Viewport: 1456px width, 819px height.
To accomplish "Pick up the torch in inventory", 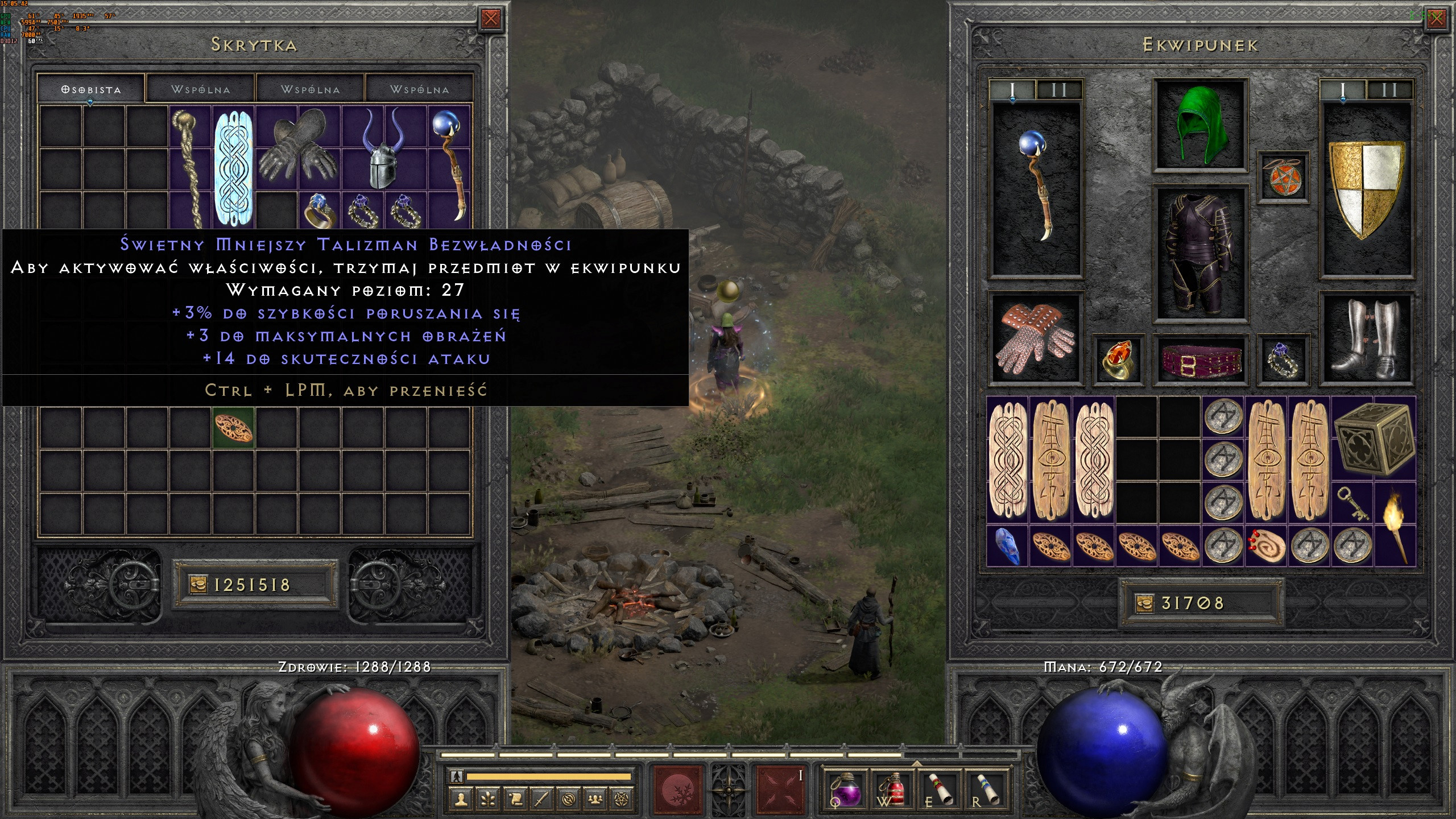I will tap(1395, 524).
